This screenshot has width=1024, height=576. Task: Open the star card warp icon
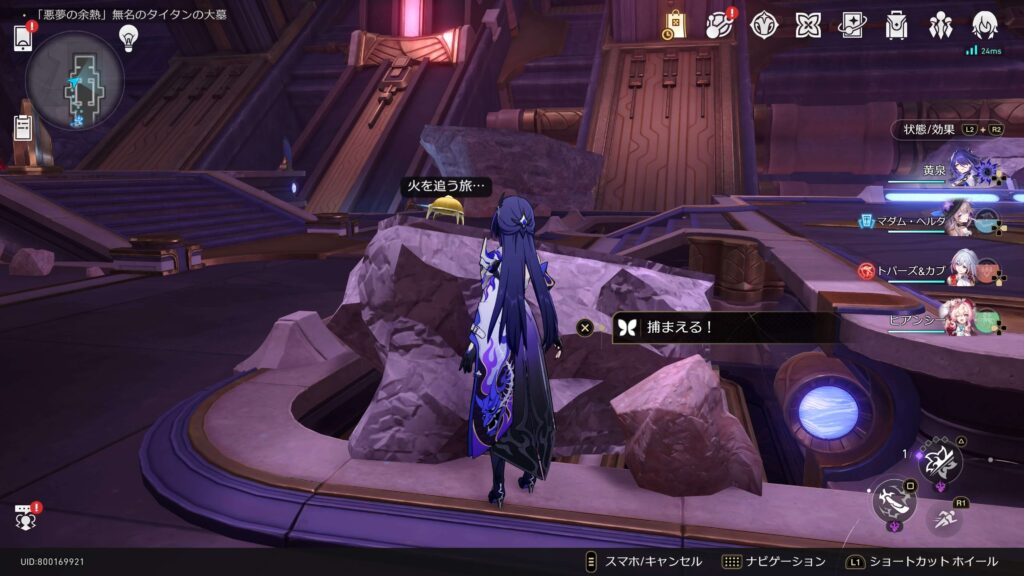pyautogui.click(x=852, y=25)
